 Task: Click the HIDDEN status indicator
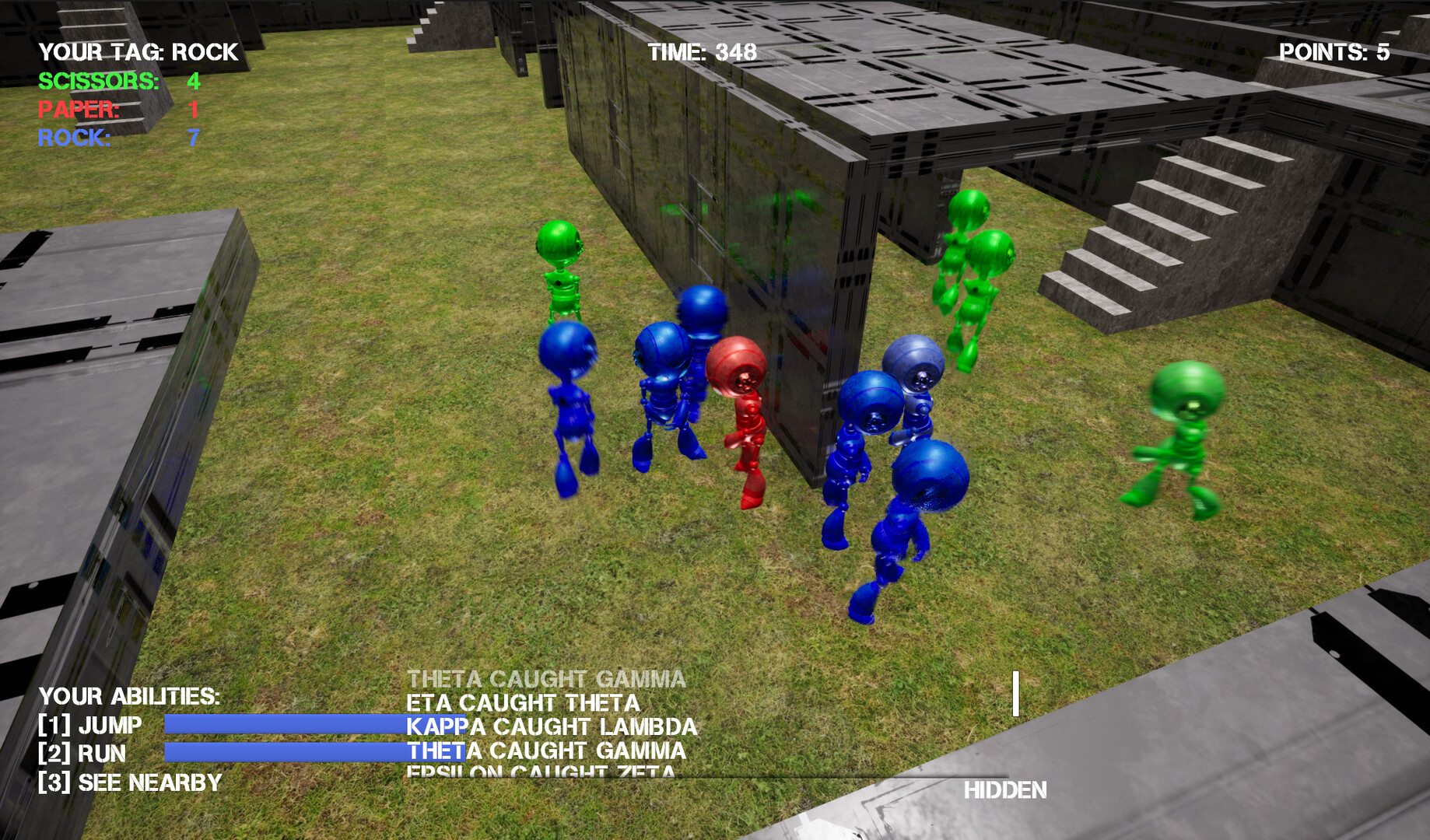click(1007, 791)
